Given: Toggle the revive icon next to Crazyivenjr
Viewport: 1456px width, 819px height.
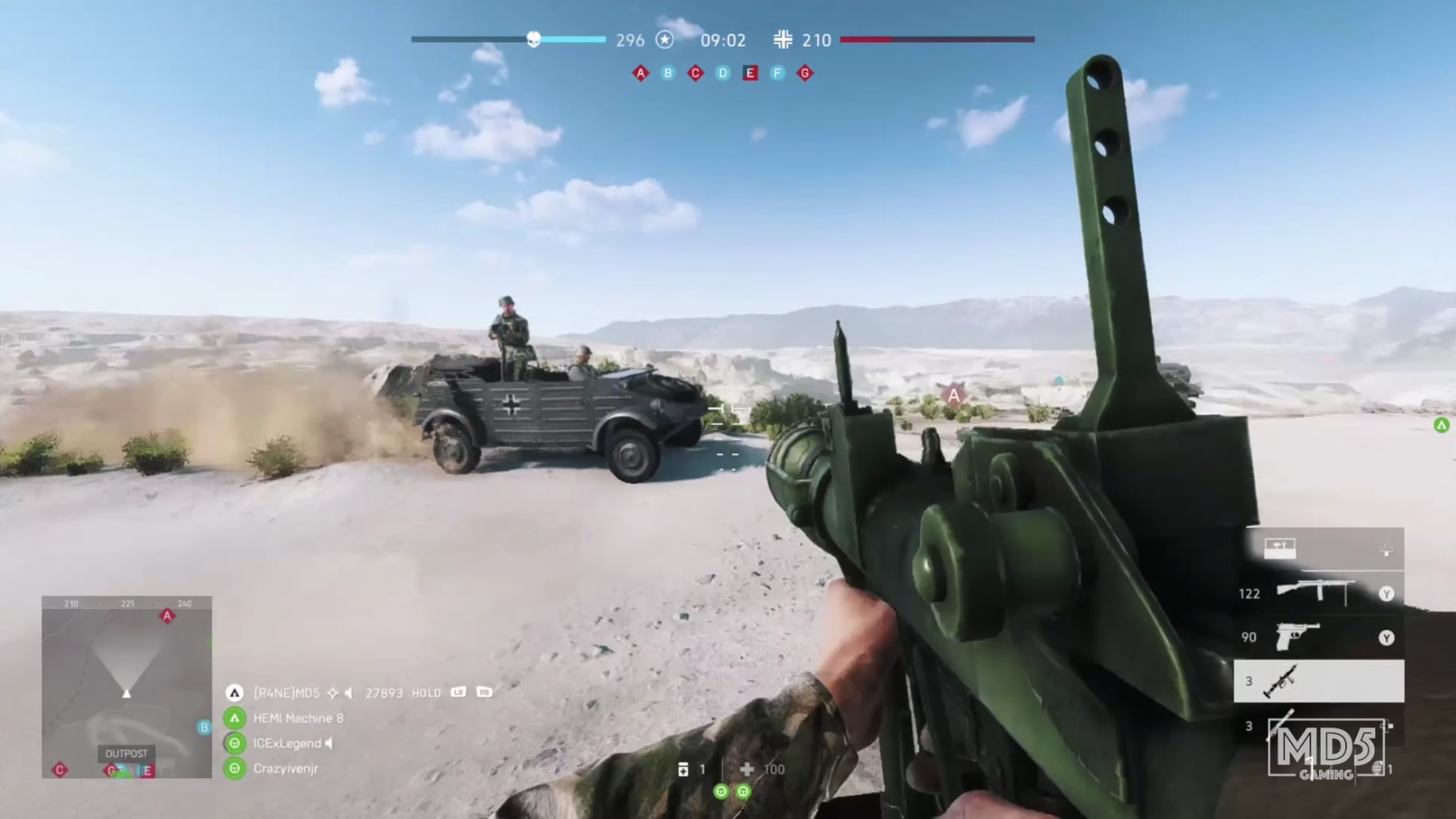Looking at the screenshot, I should point(233,768).
